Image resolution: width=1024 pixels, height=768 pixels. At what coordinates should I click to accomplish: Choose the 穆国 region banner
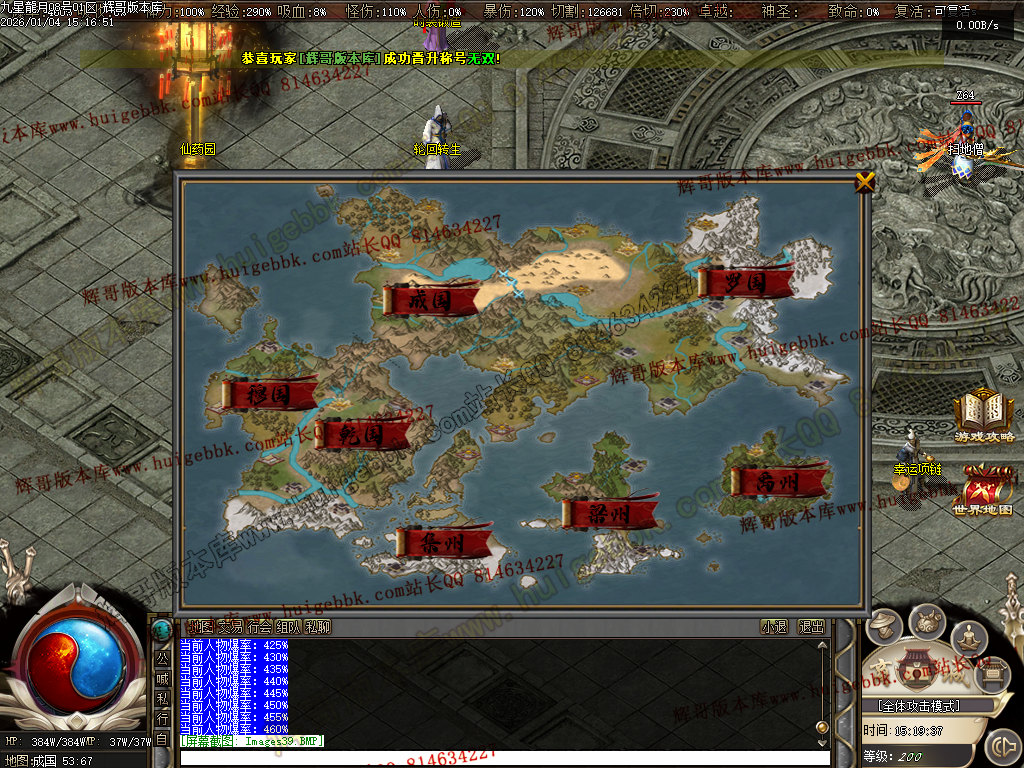(x=268, y=394)
